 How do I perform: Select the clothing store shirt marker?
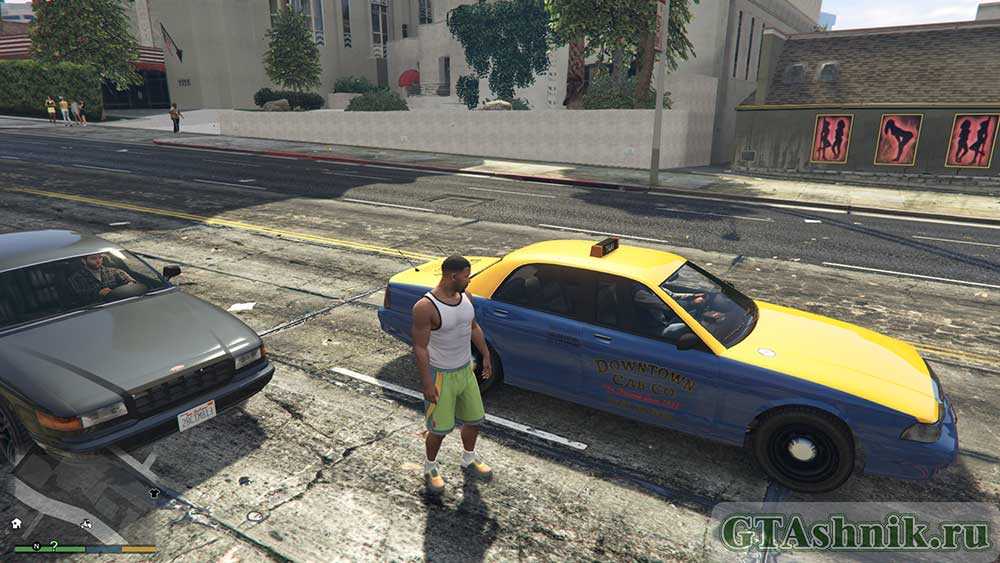[154, 492]
